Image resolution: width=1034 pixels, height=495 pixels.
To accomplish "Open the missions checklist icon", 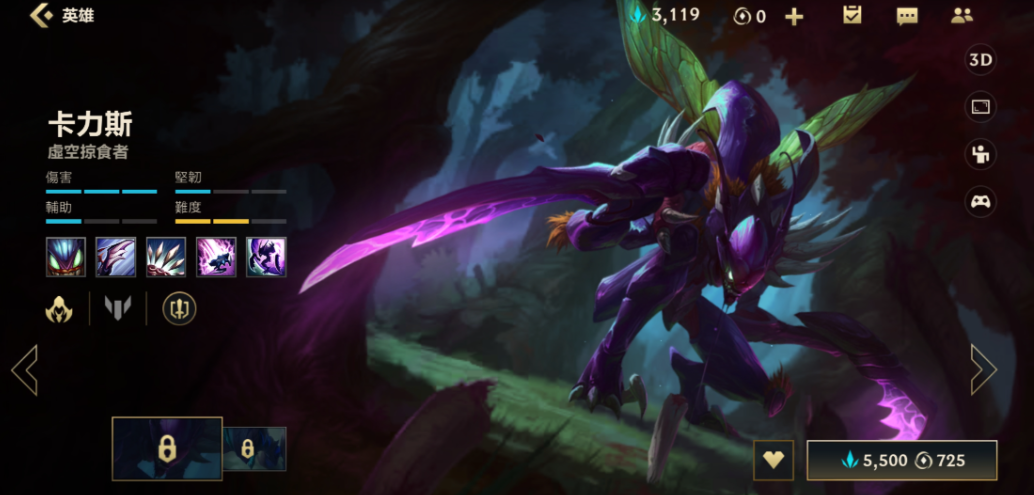I will coord(852,15).
